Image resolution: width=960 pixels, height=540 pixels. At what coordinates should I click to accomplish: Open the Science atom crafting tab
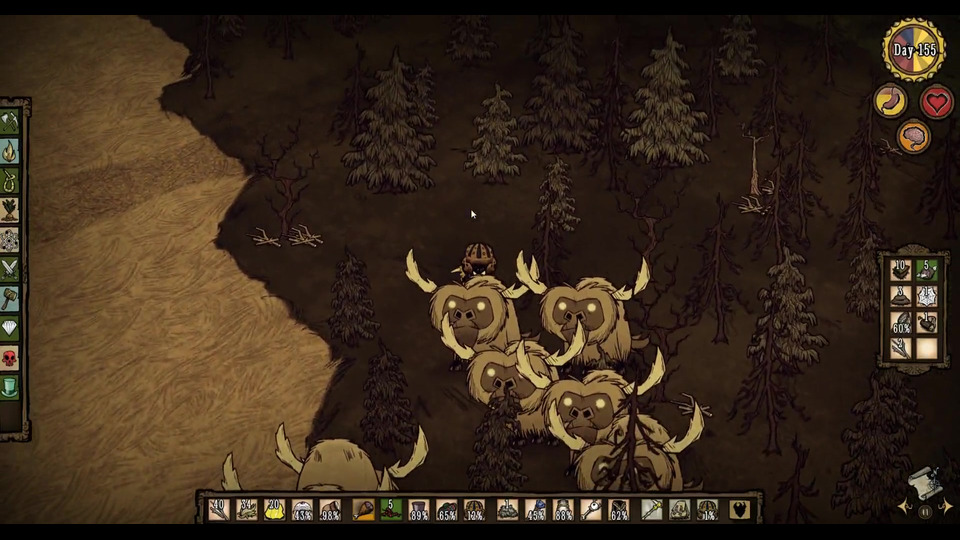pyautogui.click(x=10, y=240)
